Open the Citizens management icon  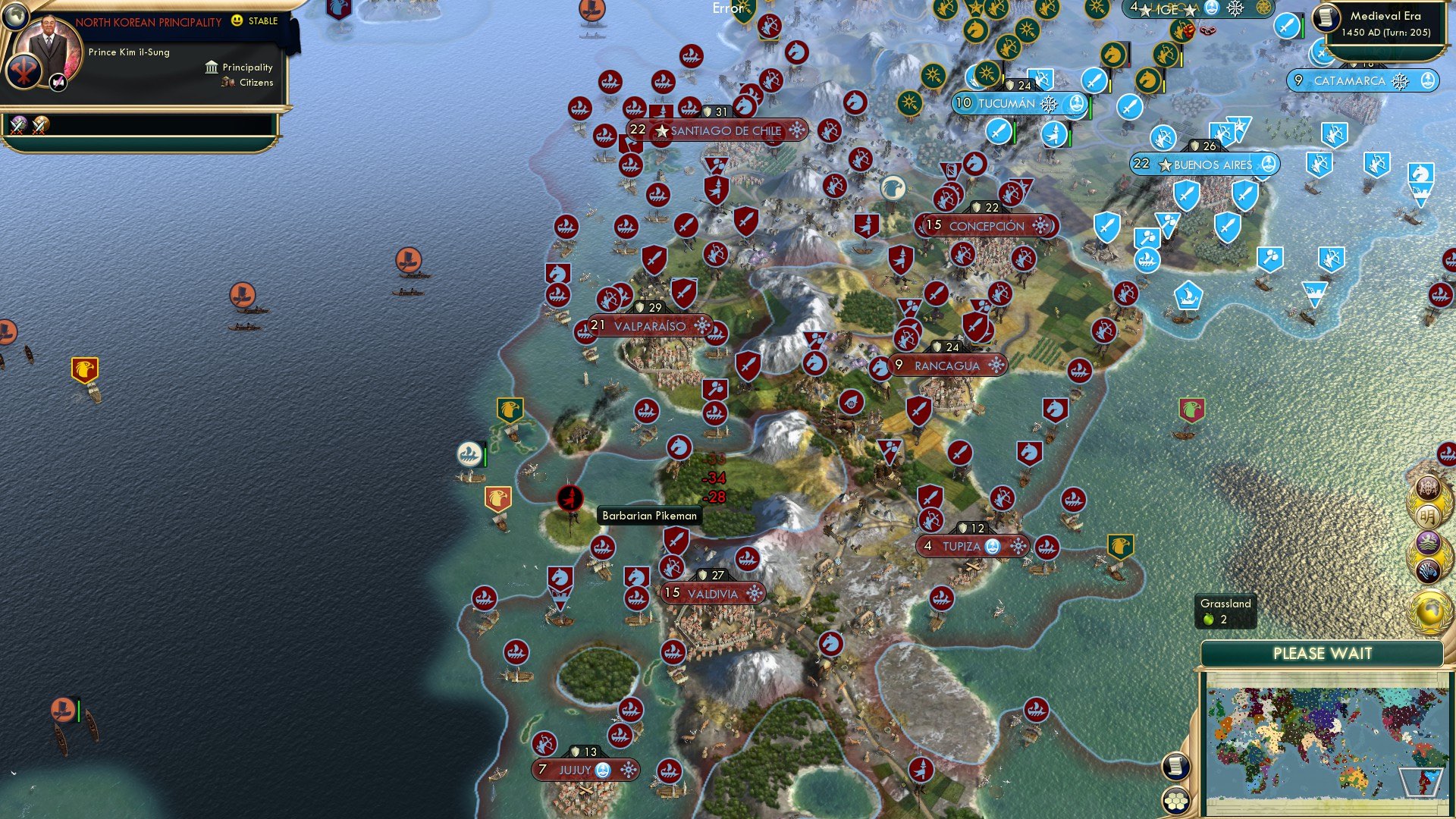tap(227, 82)
